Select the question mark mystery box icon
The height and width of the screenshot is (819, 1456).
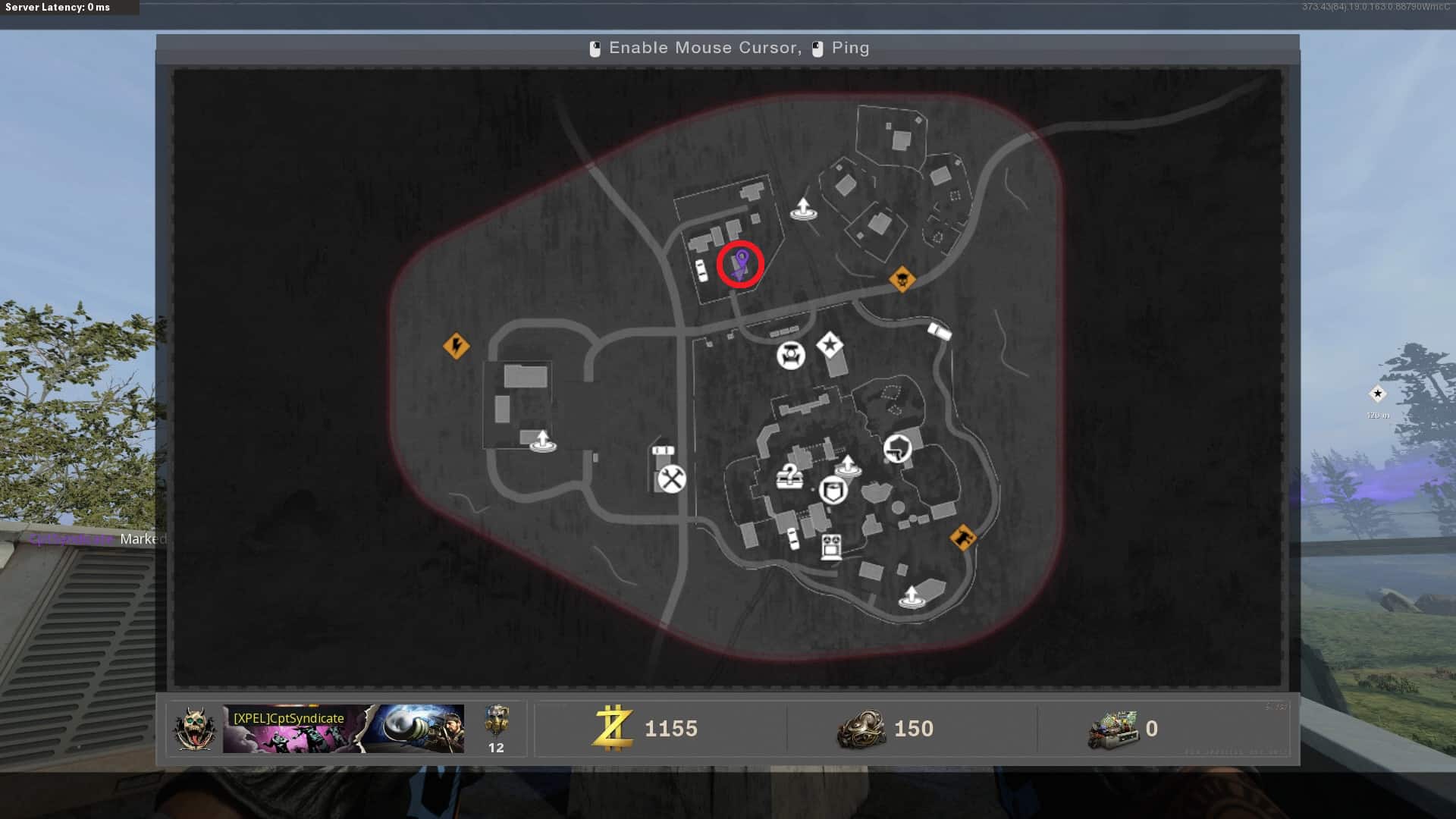pos(789,477)
